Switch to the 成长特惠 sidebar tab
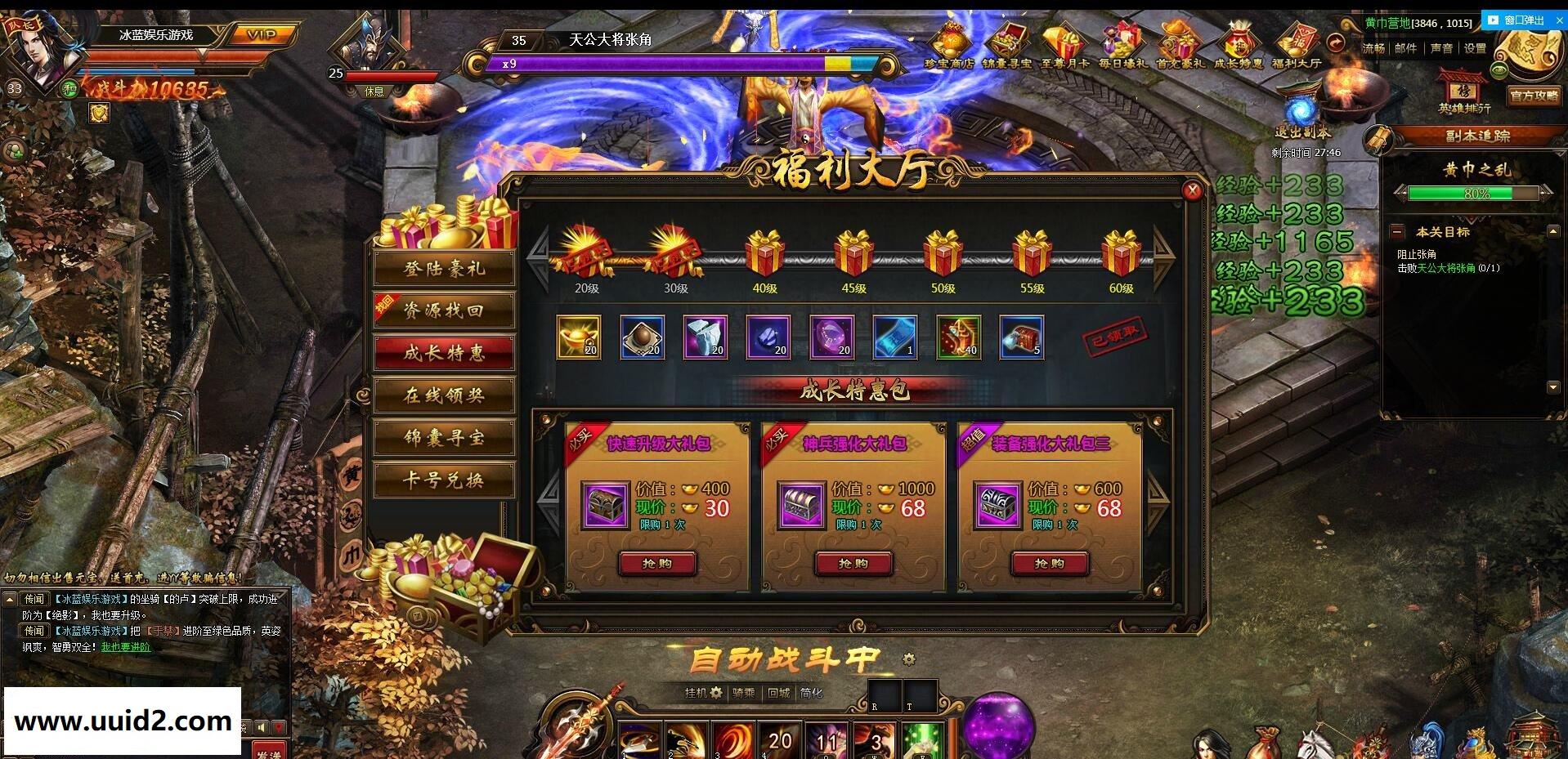Viewport: 1568px width, 759px height. 443,353
